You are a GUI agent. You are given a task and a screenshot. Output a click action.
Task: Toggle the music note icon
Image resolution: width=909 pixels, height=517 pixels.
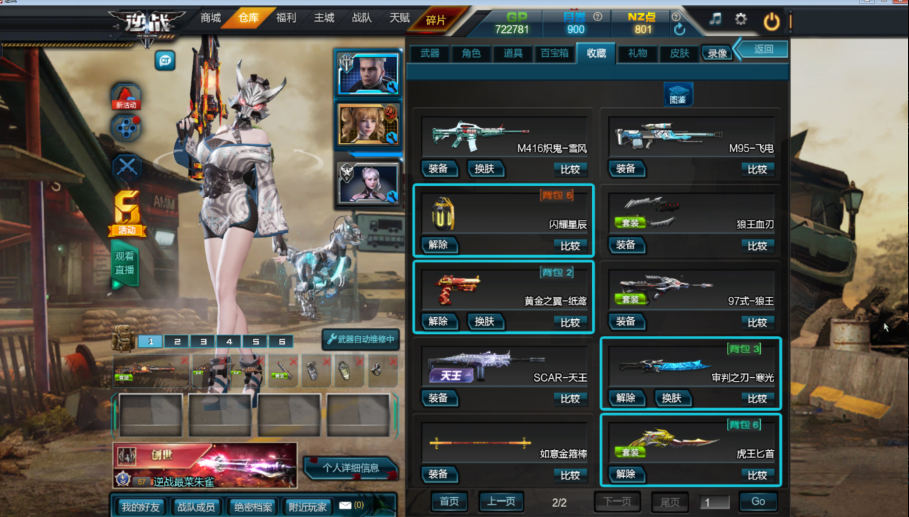pos(715,19)
